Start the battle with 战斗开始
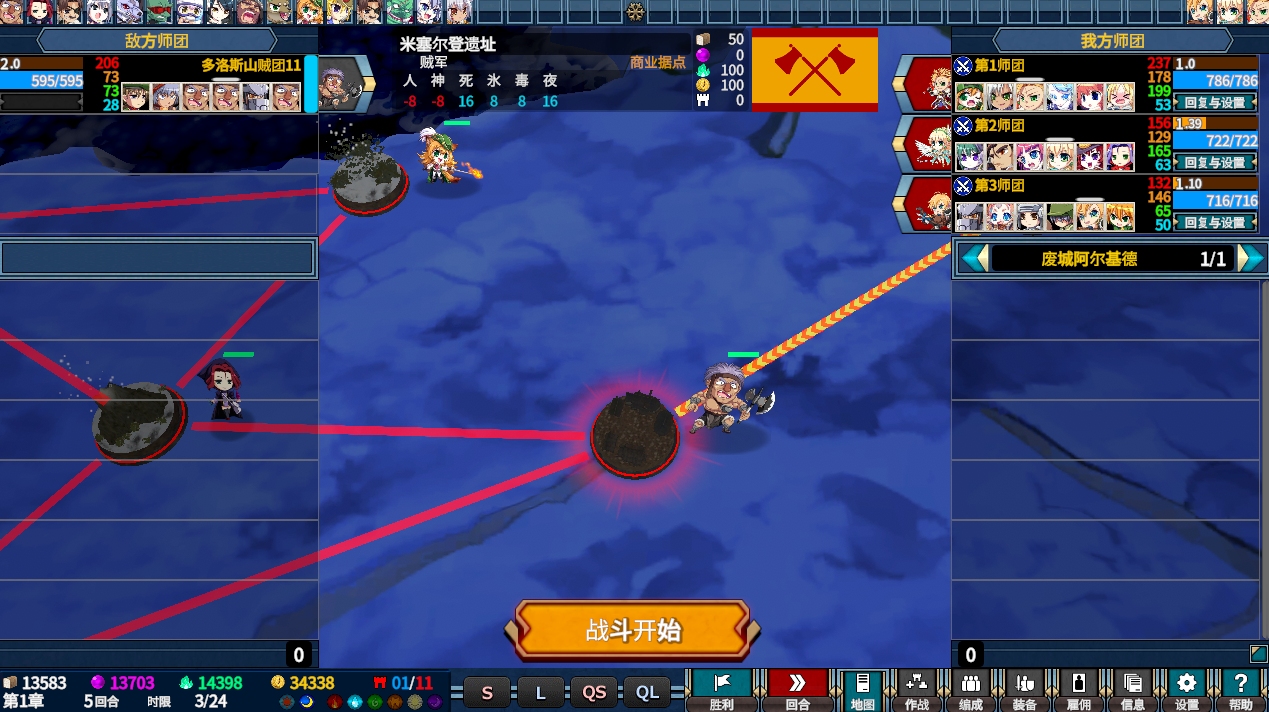Image resolution: width=1269 pixels, height=712 pixels. 633,630
